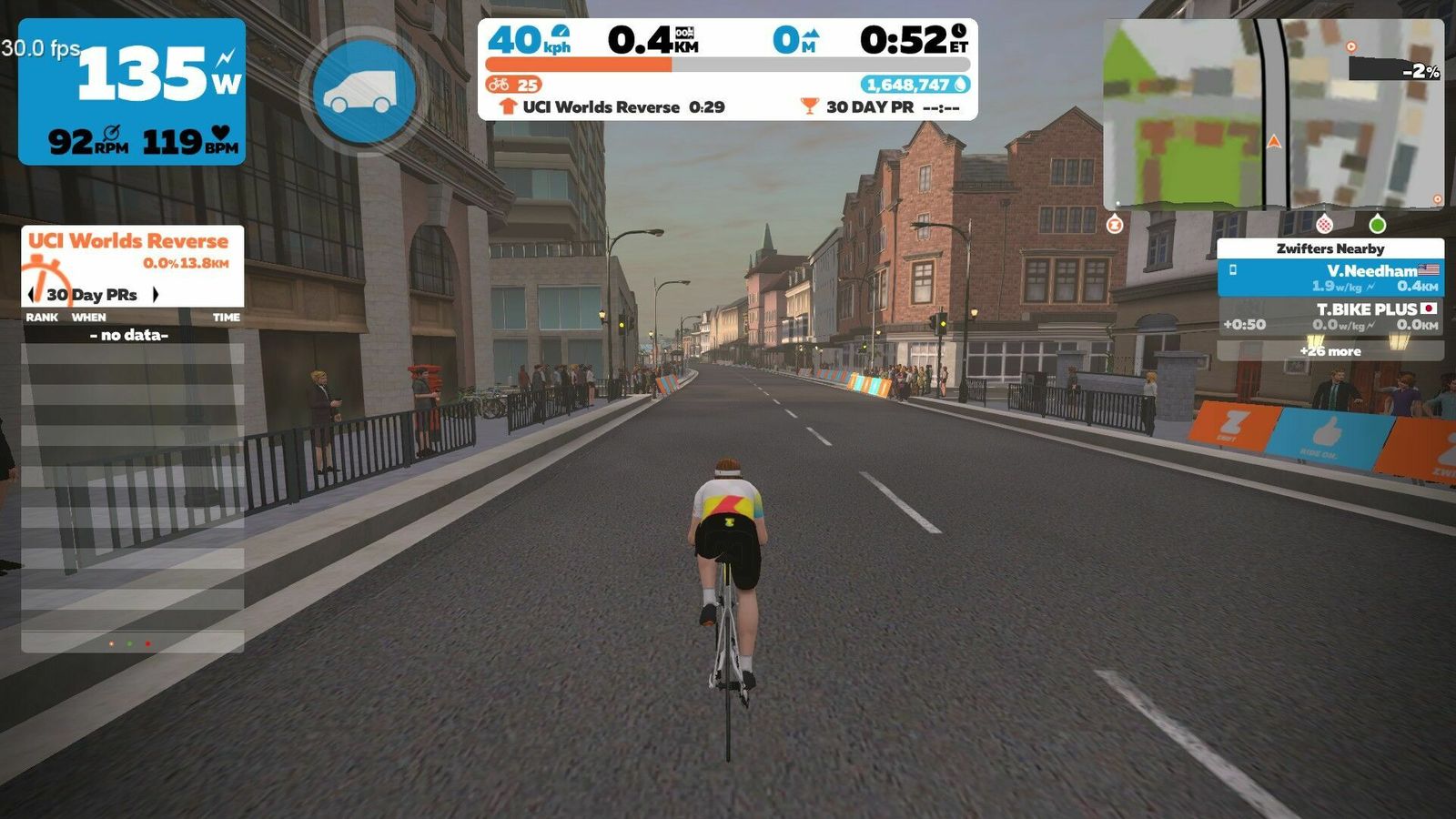Click the blue power readout panel
This screenshot has width=1456, height=819.
pos(132,91)
